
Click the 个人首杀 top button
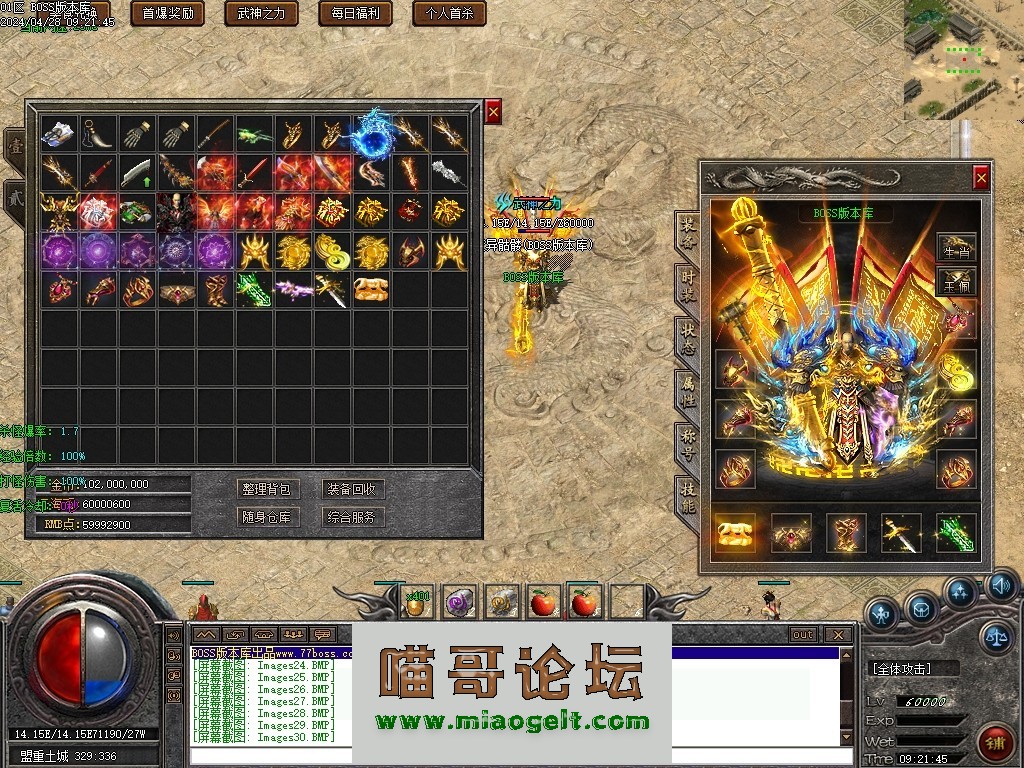click(x=449, y=13)
